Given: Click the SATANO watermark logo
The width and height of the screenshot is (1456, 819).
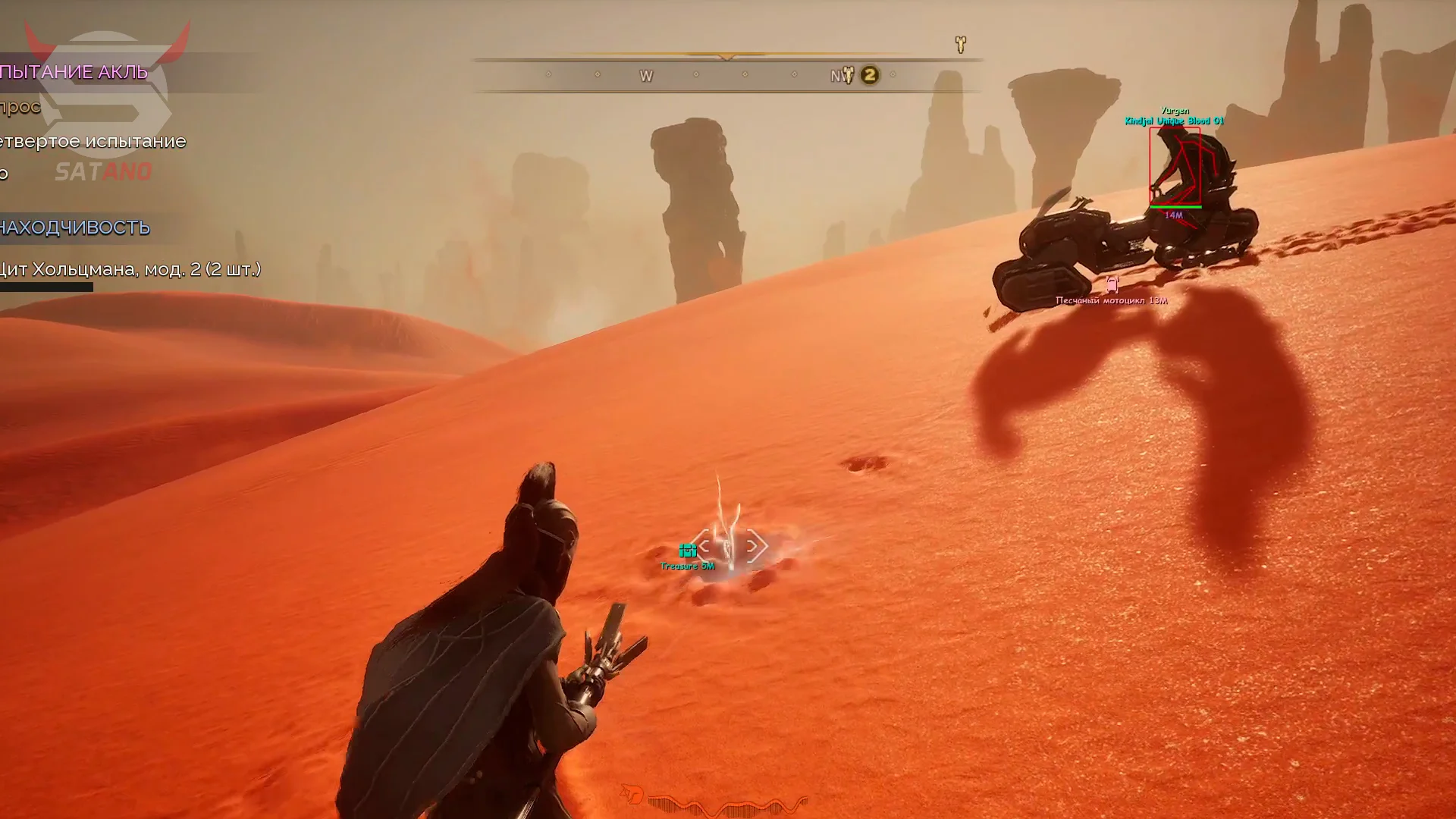Looking at the screenshot, I should (x=104, y=172).
